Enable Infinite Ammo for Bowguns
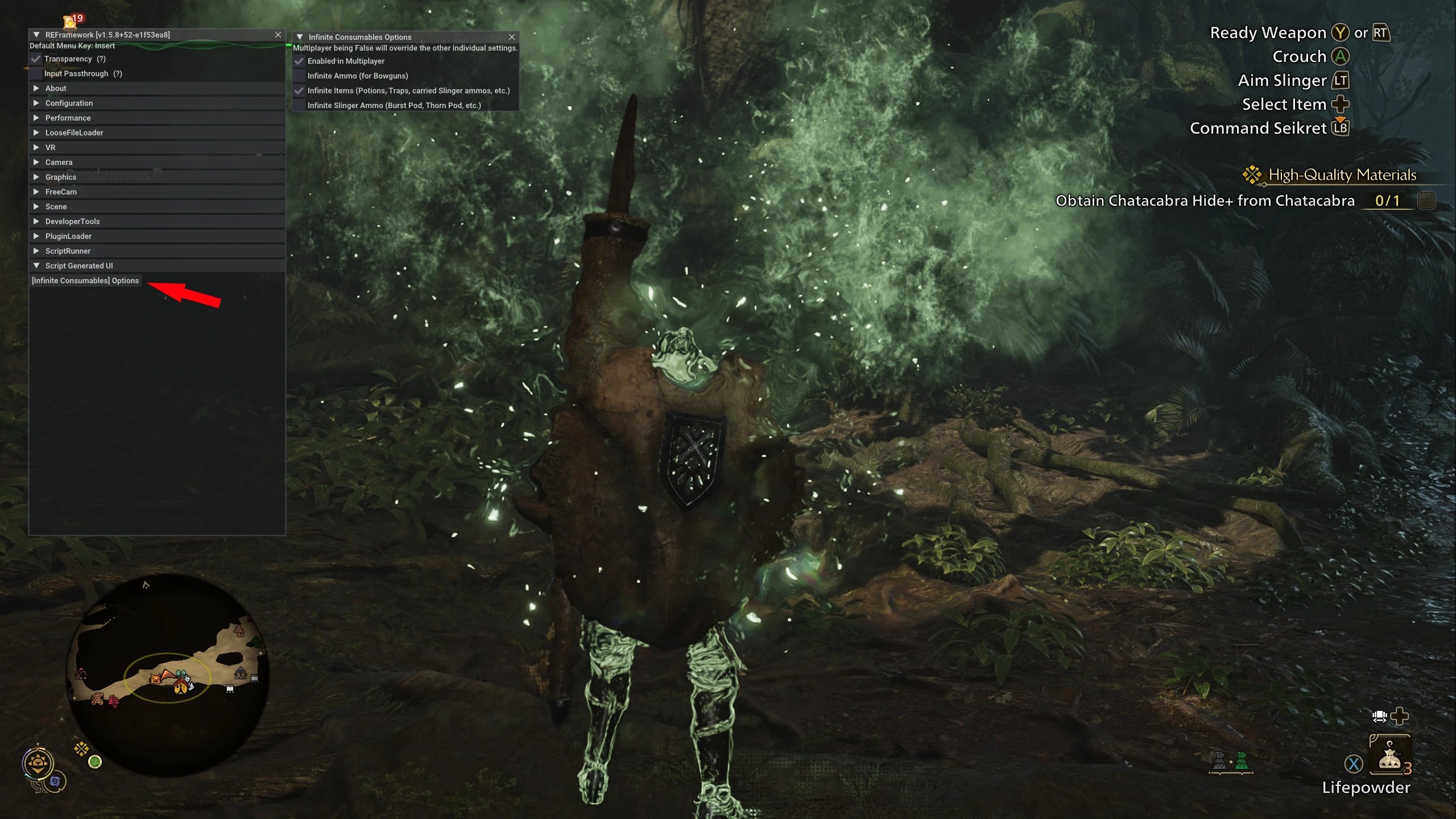 pos(300,76)
